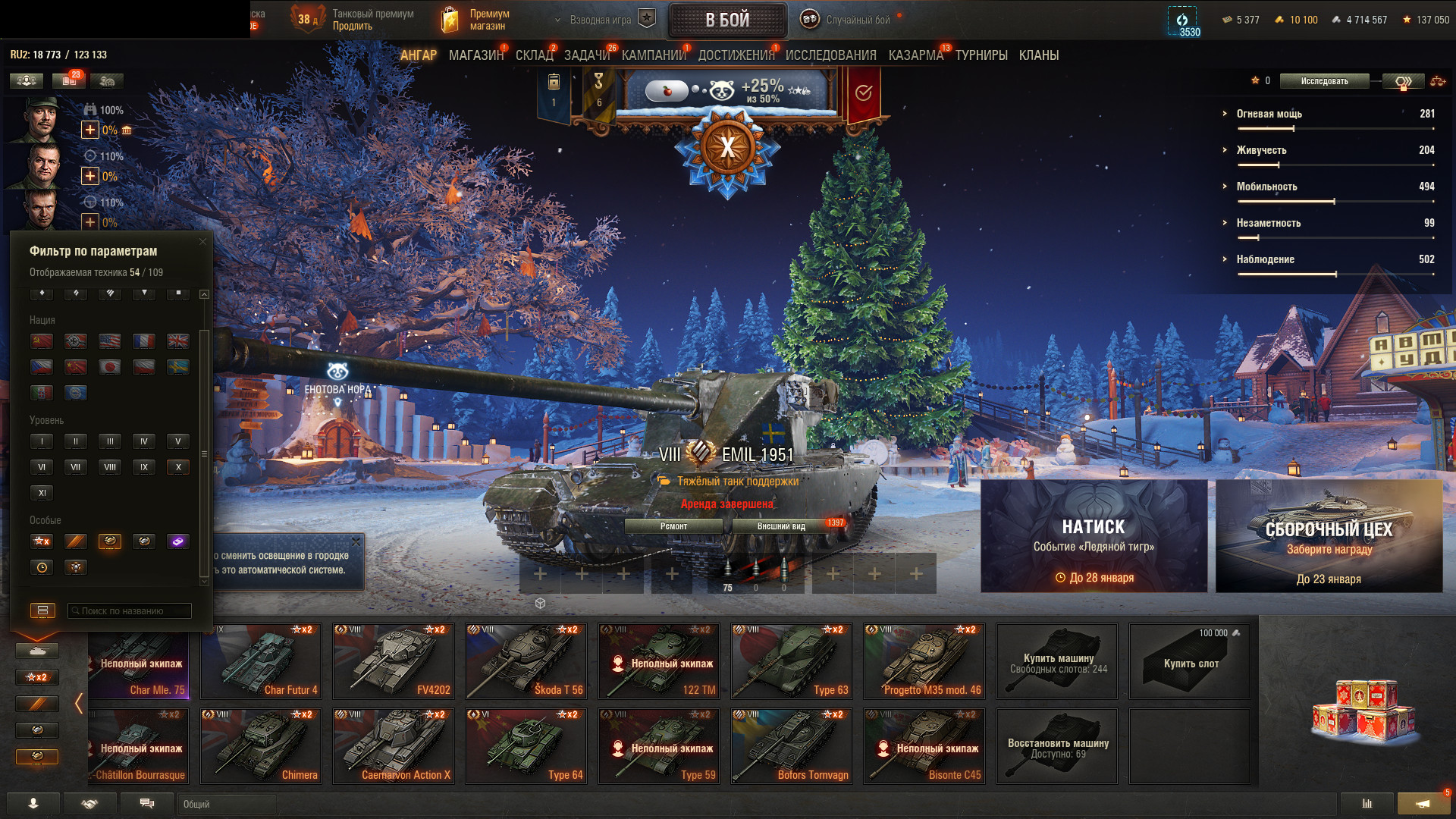Open Внешний вид customization
1456x819 pixels.
point(781,526)
